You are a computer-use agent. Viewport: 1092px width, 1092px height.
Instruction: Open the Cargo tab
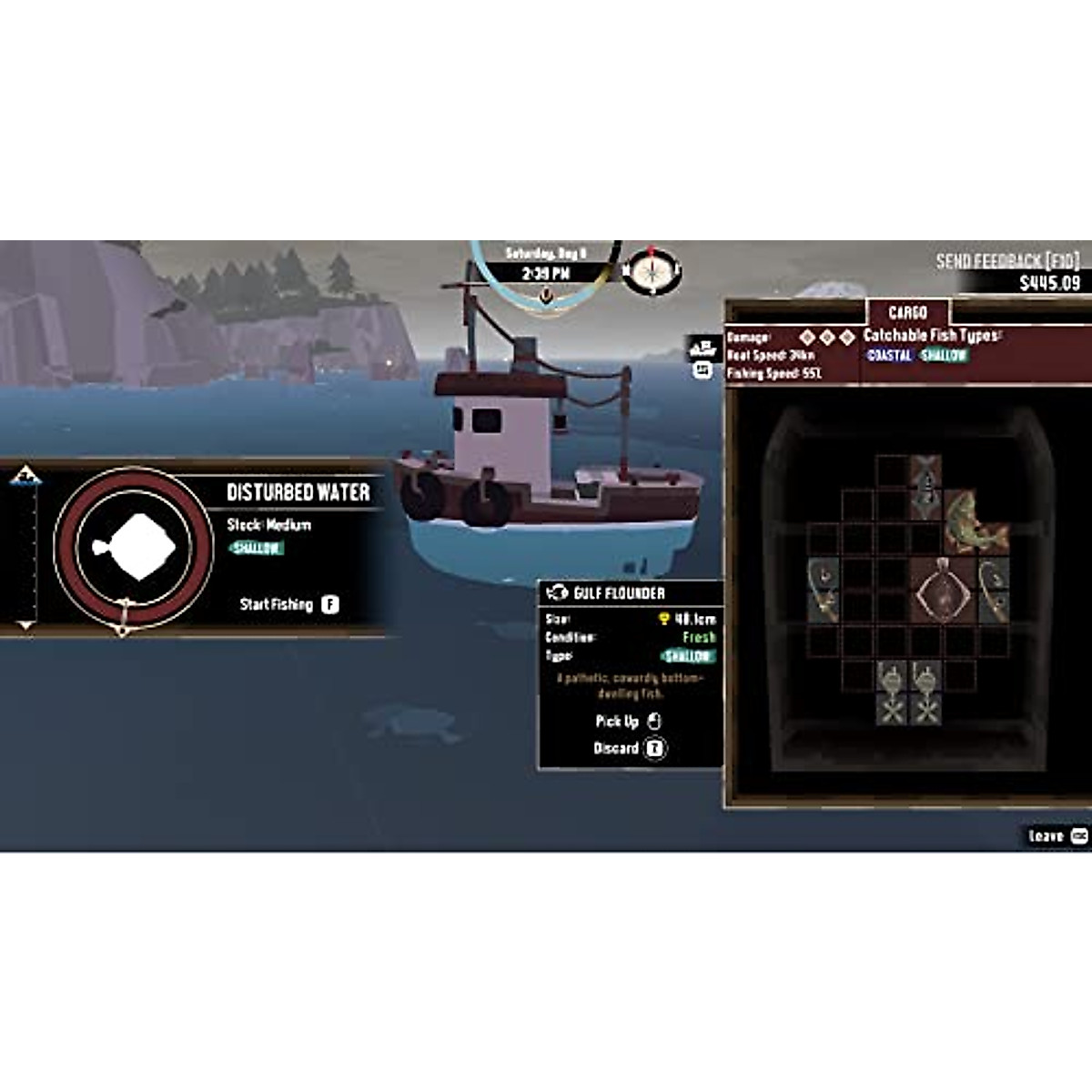point(907,312)
